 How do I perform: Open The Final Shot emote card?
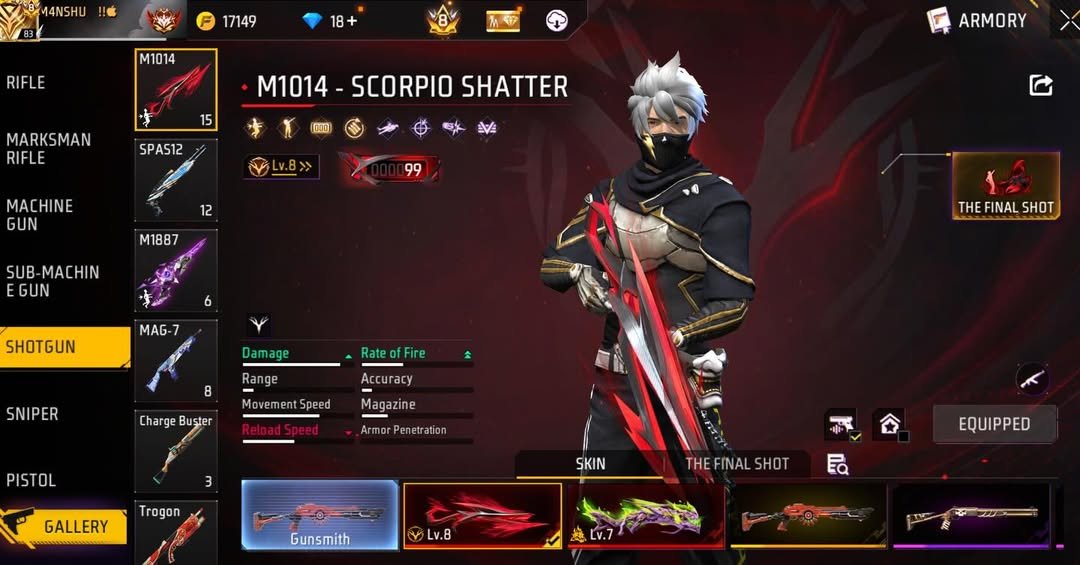(1005, 186)
